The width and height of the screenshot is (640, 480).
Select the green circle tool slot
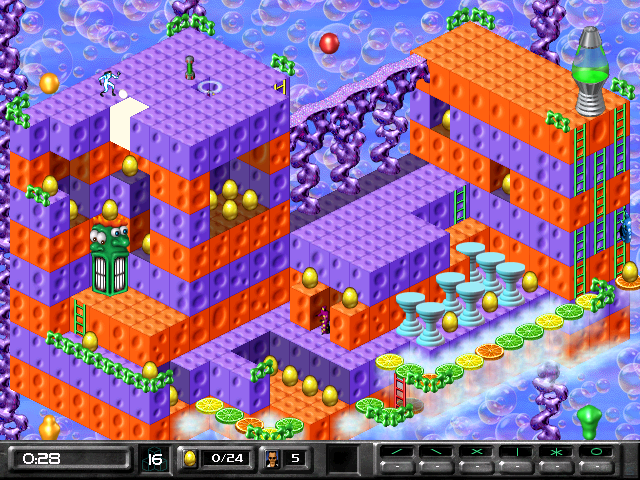[598, 454]
